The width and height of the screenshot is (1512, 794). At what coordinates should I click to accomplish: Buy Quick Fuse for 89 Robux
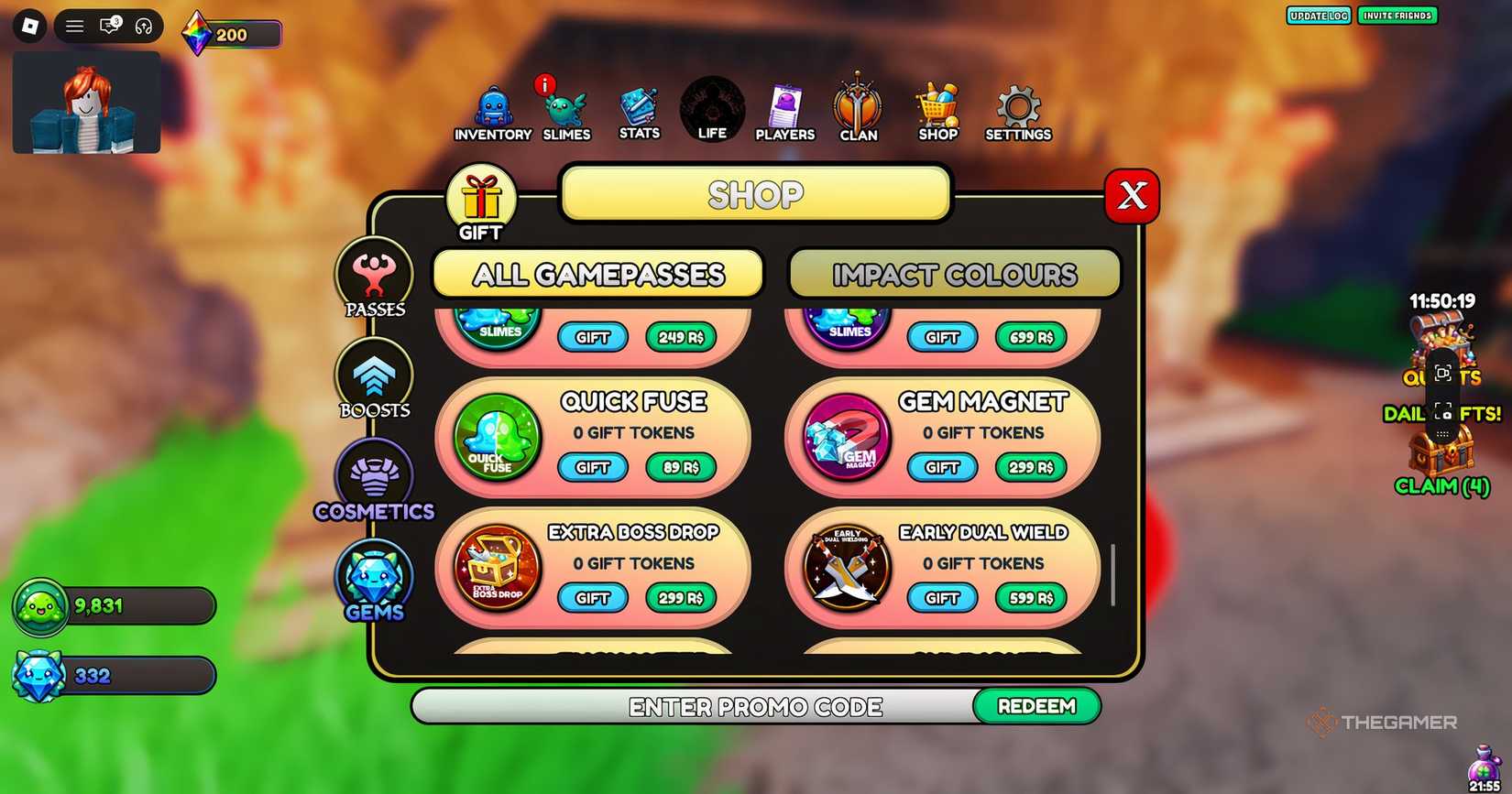(680, 467)
